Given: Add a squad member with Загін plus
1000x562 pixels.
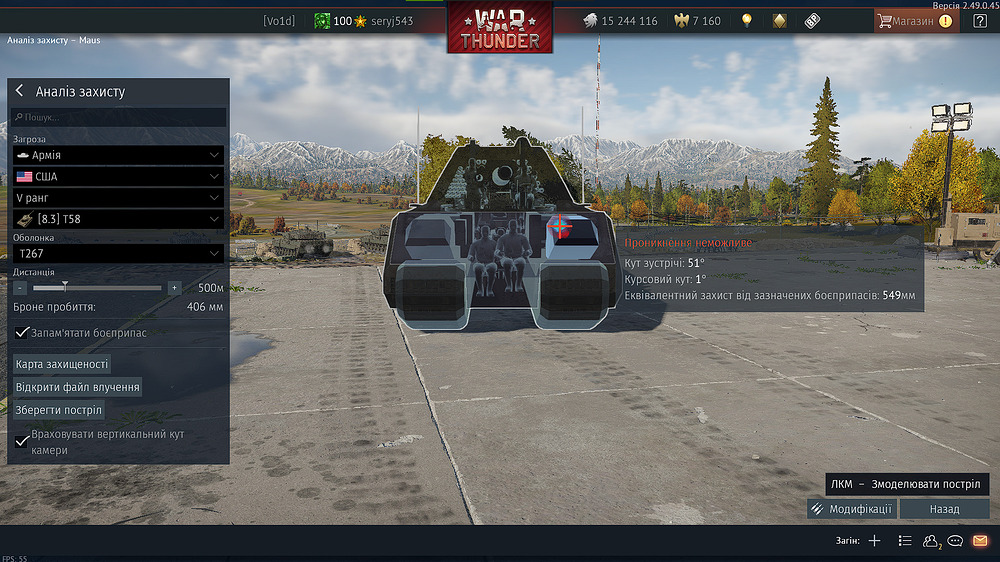Looking at the screenshot, I should tap(874, 541).
